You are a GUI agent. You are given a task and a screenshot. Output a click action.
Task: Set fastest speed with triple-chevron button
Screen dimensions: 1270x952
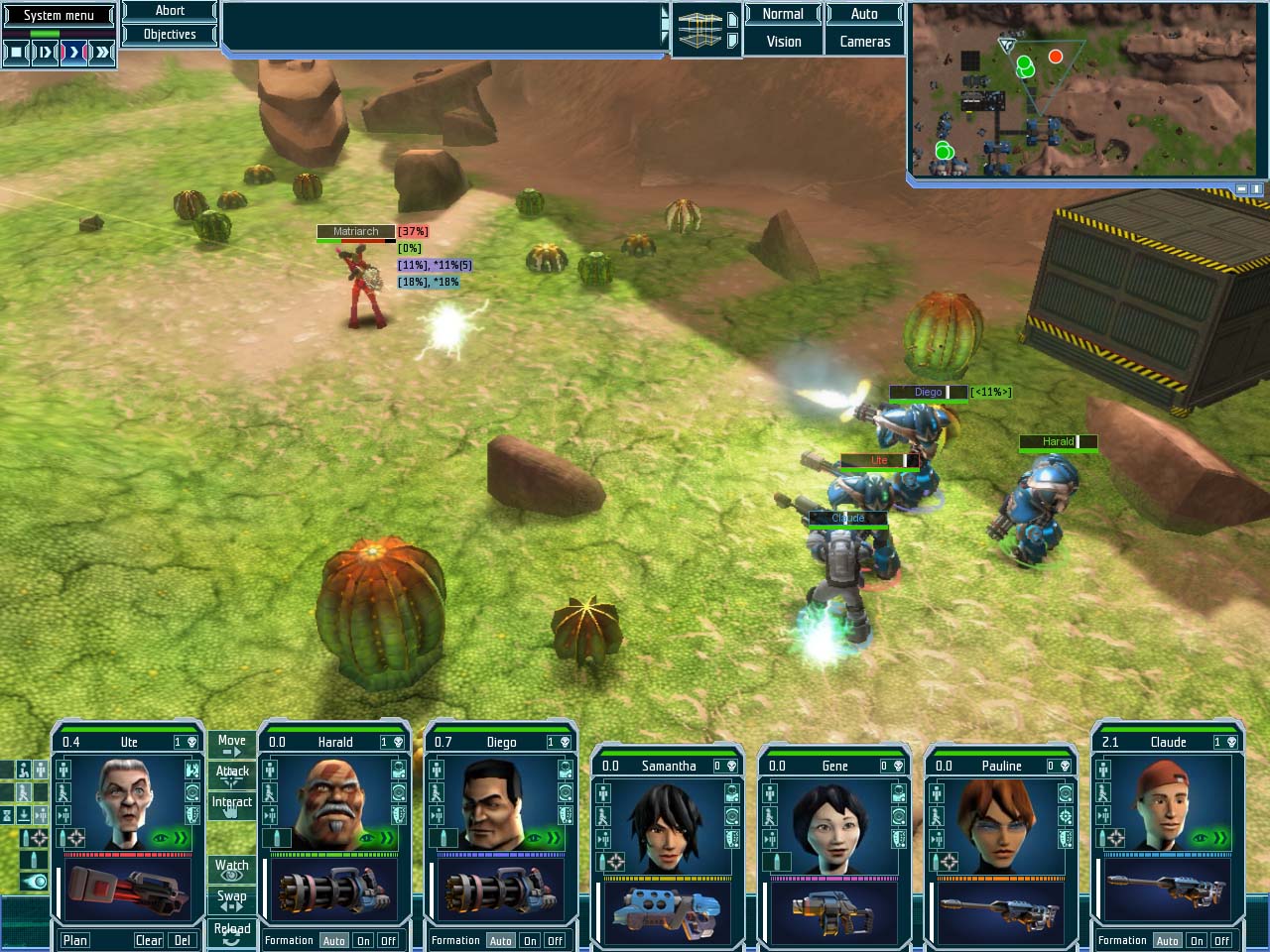pyautogui.click(x=102, y=52)
